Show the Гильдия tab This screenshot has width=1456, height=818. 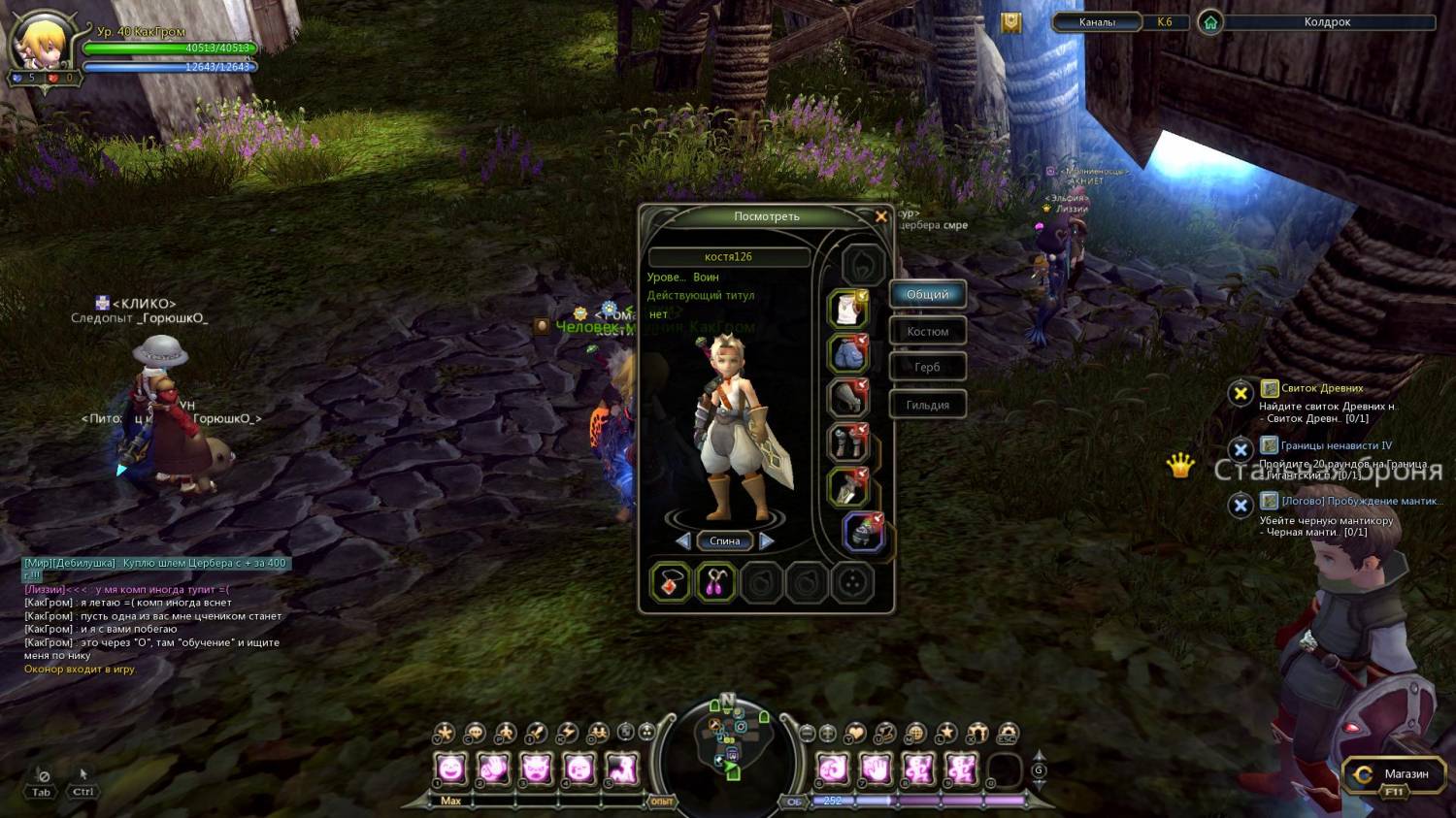[x=928, y=405]
